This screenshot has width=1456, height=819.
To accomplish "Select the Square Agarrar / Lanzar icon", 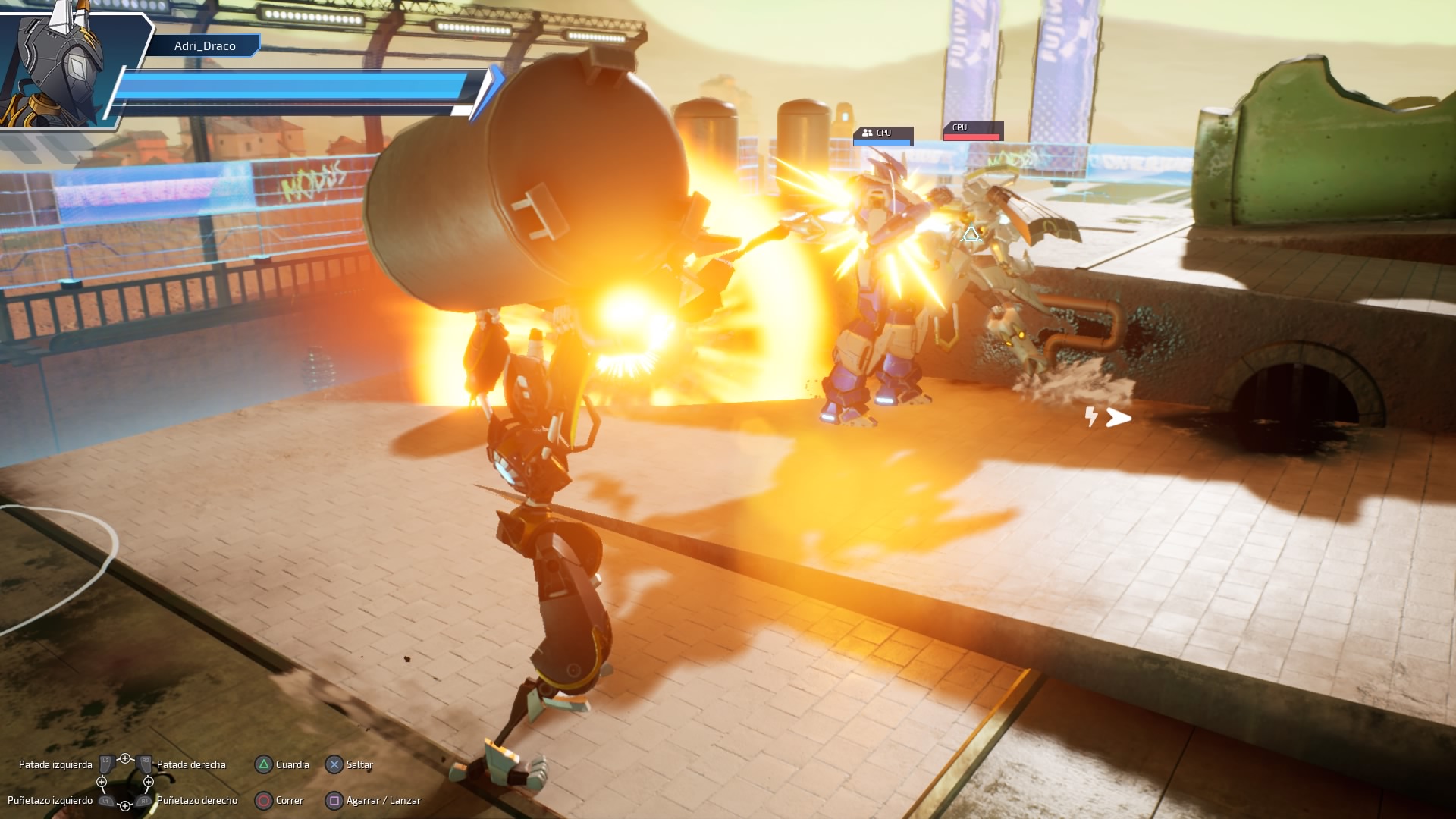I will coord(334,800).
